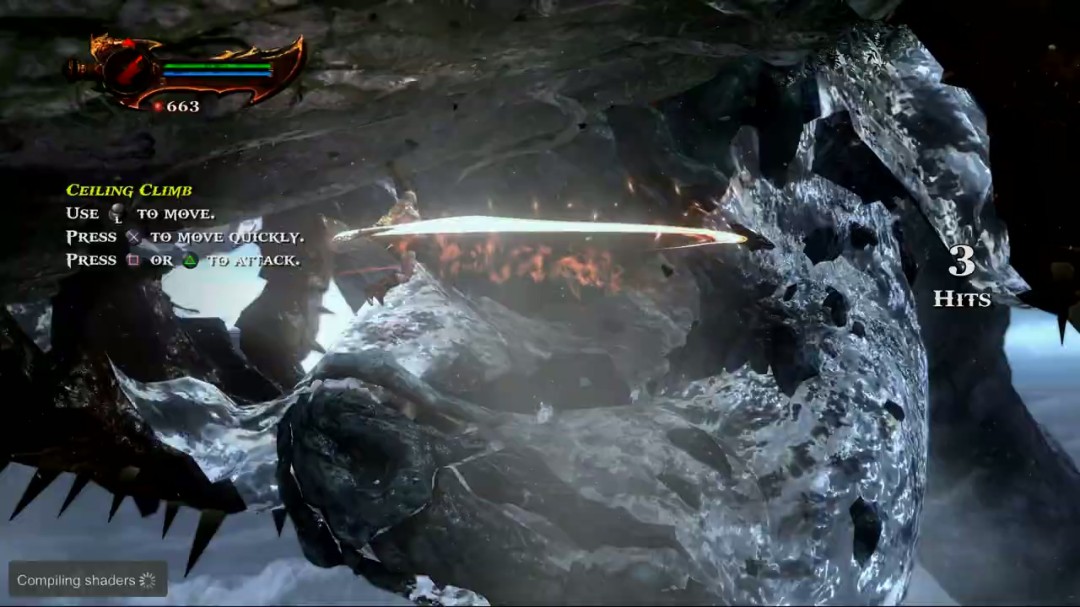Click the Compiling shaders notification
Image resolution: width=1080 pixels, height=607 pixels.
point(87,580)
